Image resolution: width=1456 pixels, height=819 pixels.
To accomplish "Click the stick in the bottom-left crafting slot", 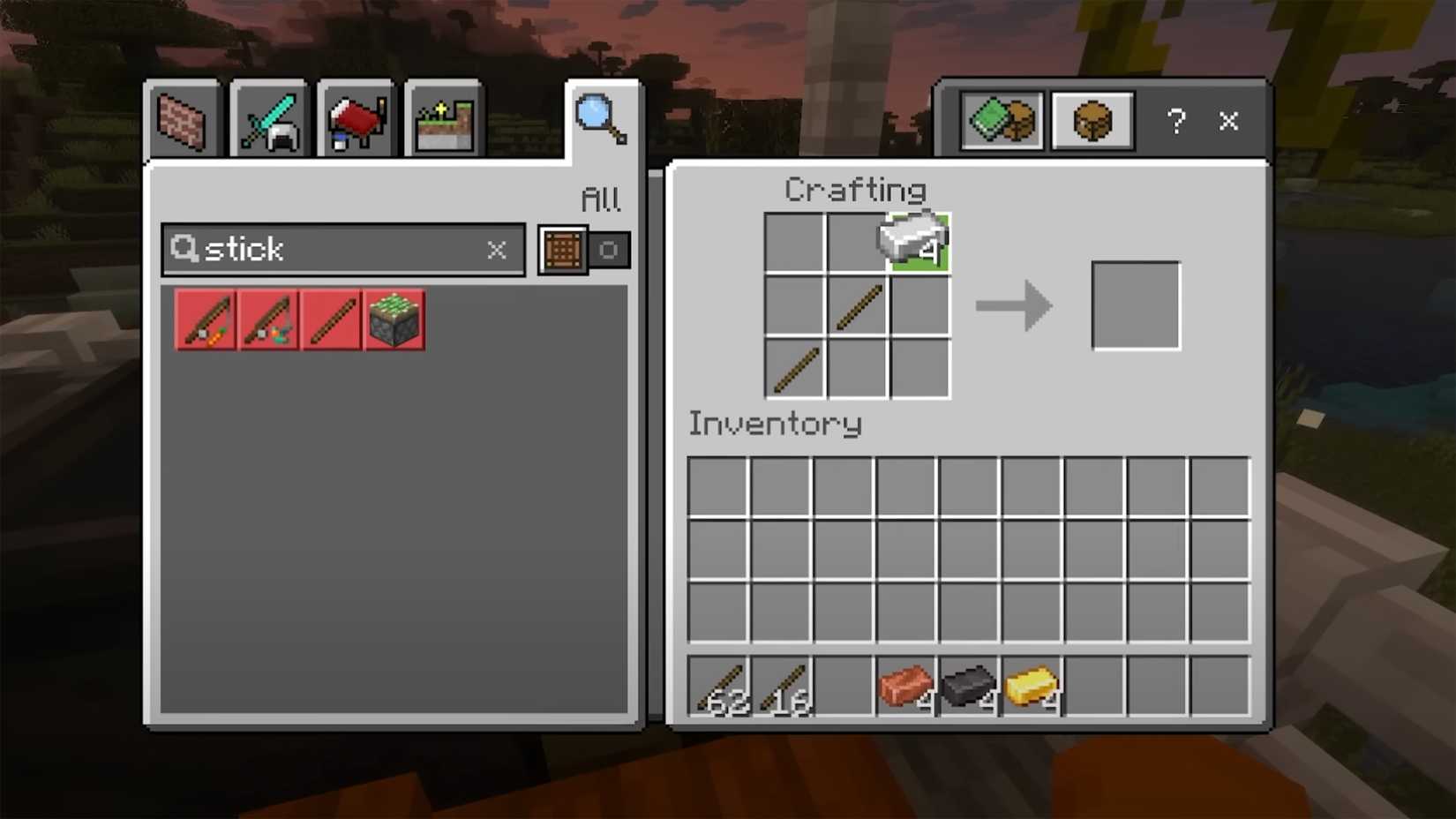I will point(795,369).
